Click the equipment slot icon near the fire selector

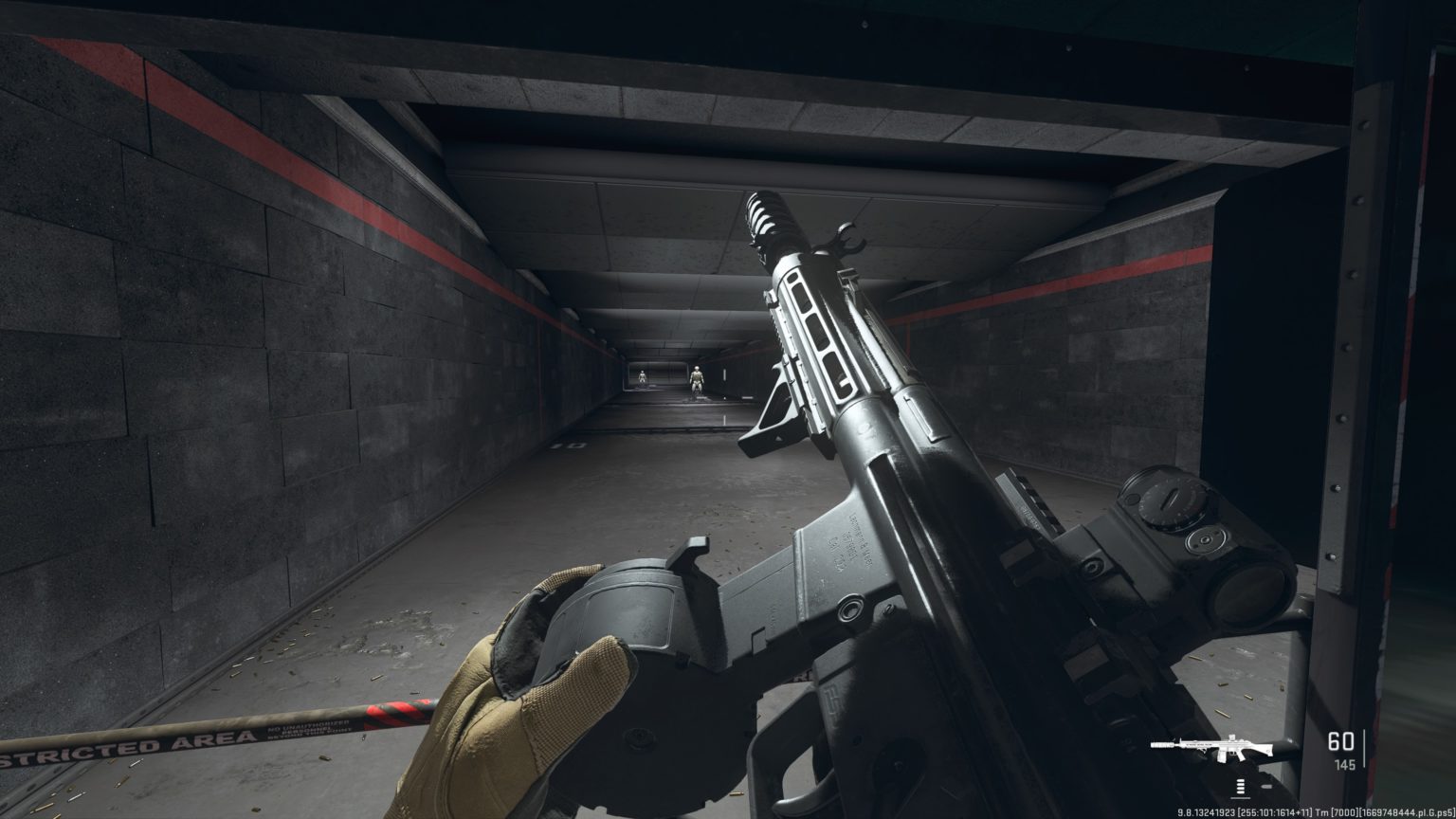tap(1267, 785)
